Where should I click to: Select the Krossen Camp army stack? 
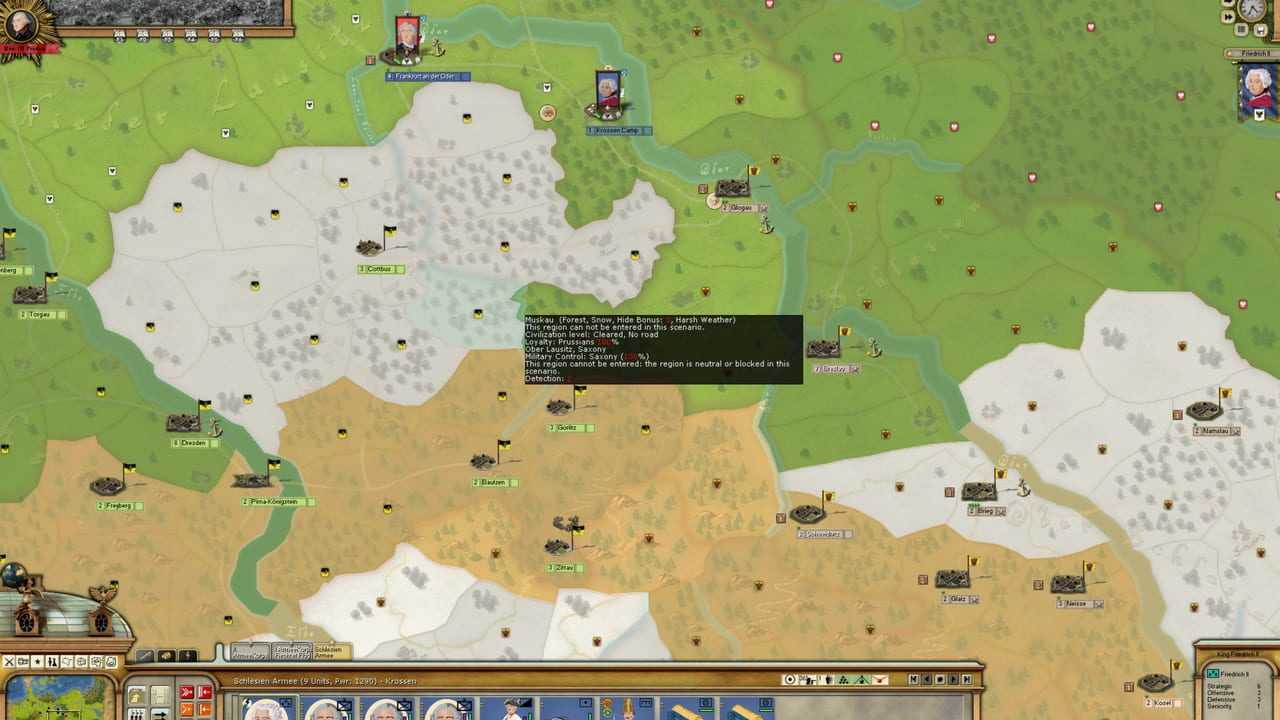pos(608,93)
